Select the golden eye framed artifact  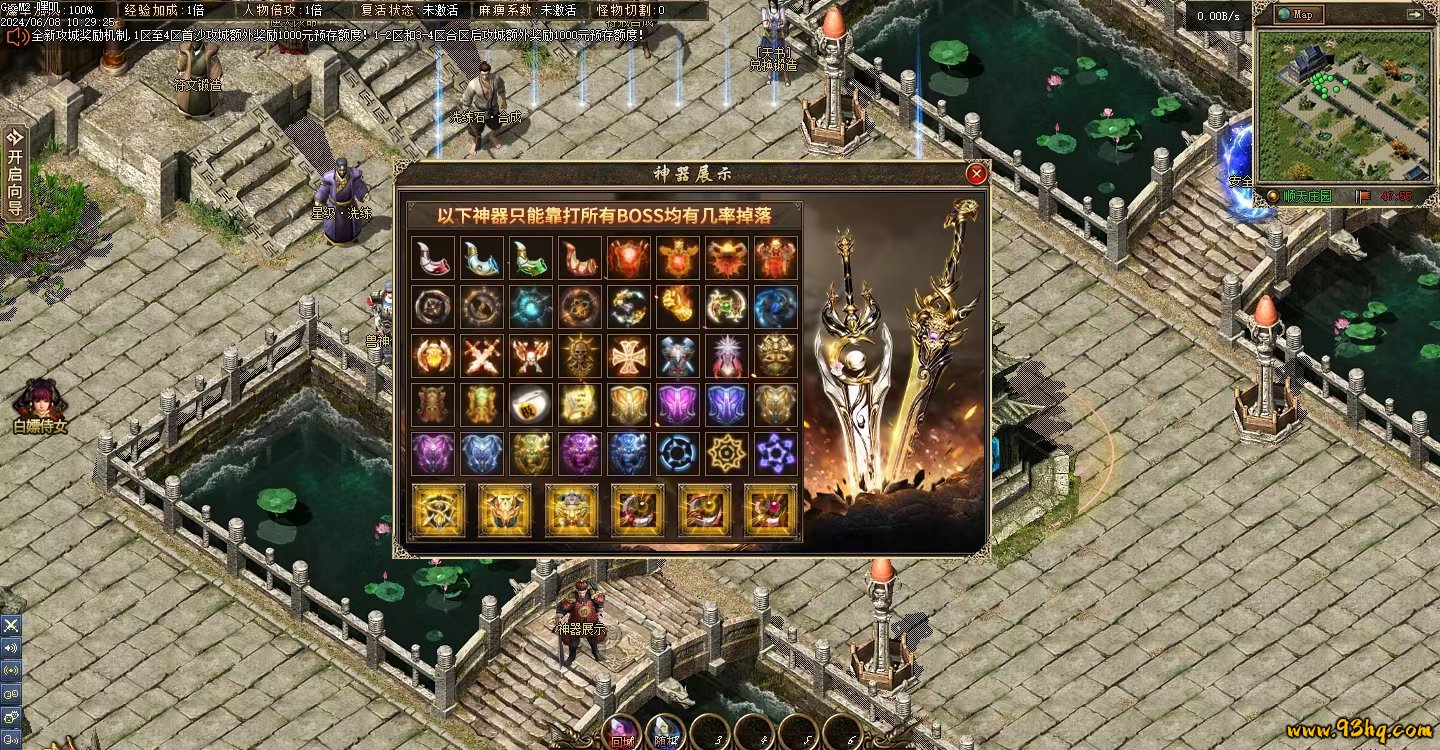(439, 510)
